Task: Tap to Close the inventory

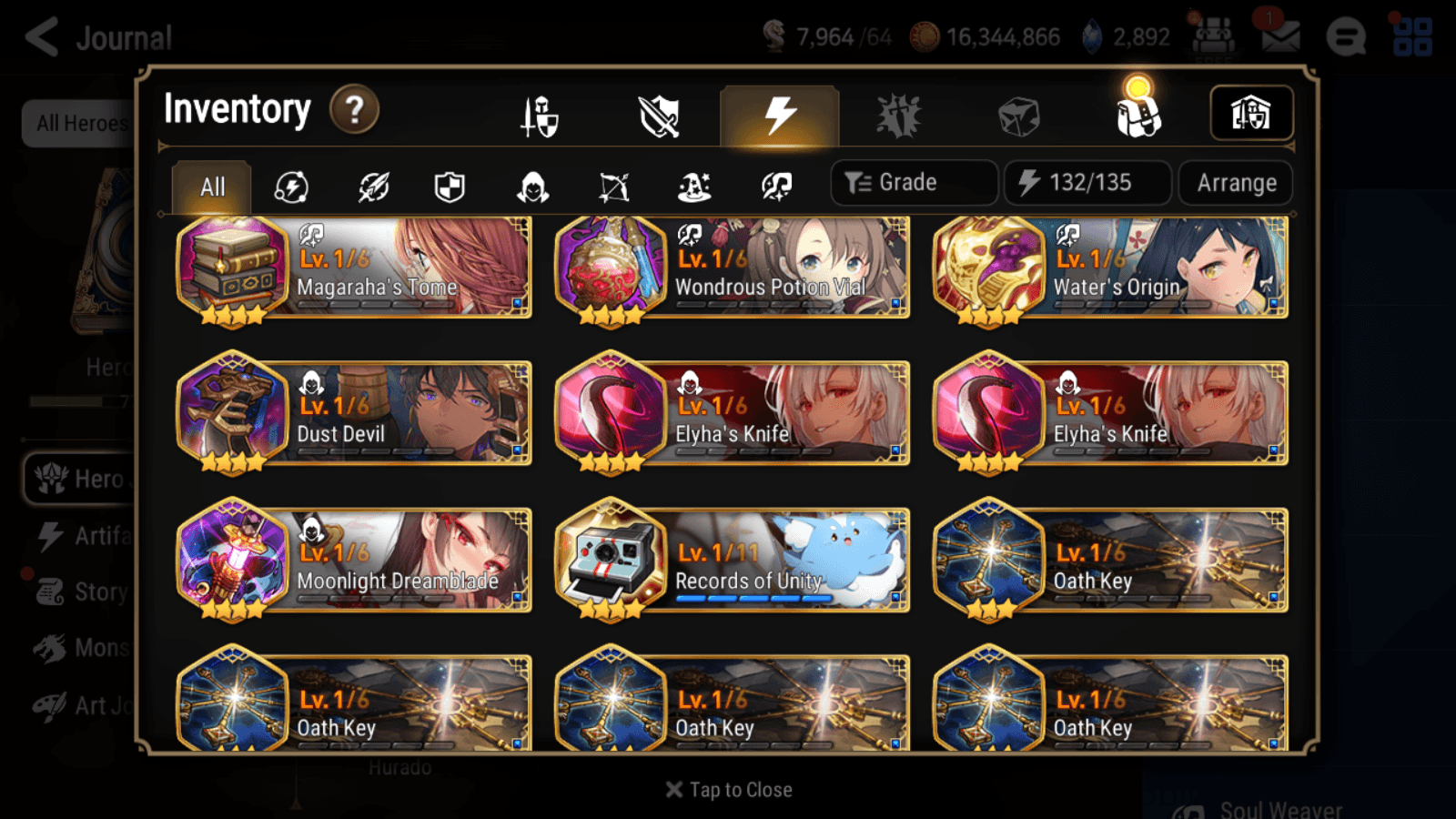Action: [x=728, y=789]
